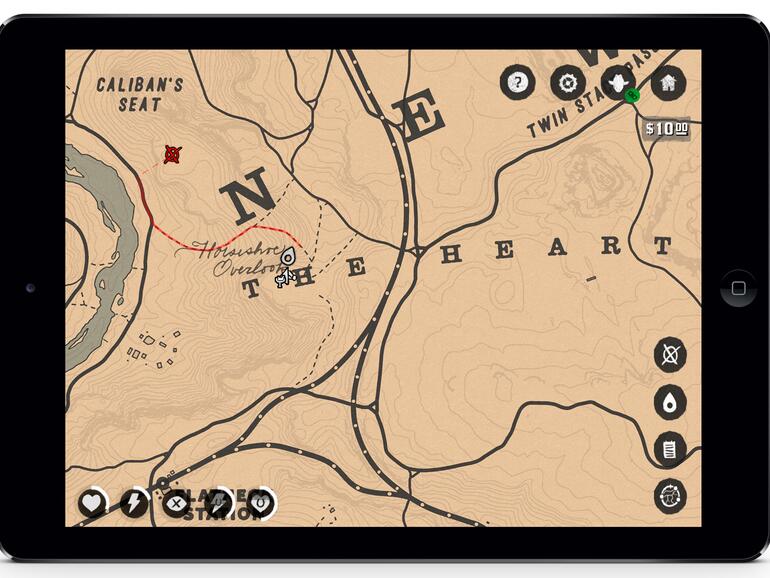
Task: Select the red mission marker on the map
Action: [x=172, y=154]
